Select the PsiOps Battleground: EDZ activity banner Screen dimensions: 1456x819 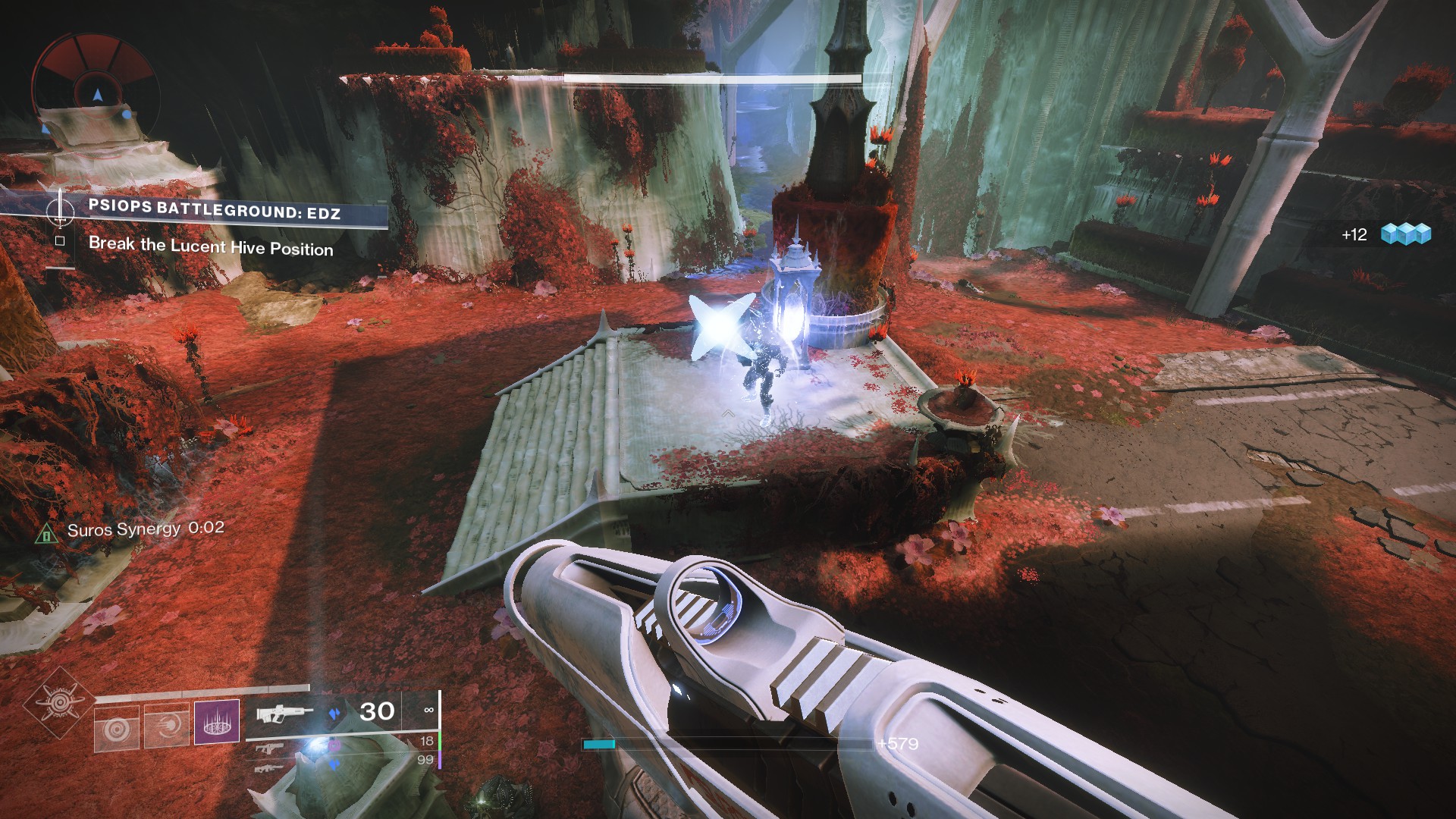tap(215, 209)
